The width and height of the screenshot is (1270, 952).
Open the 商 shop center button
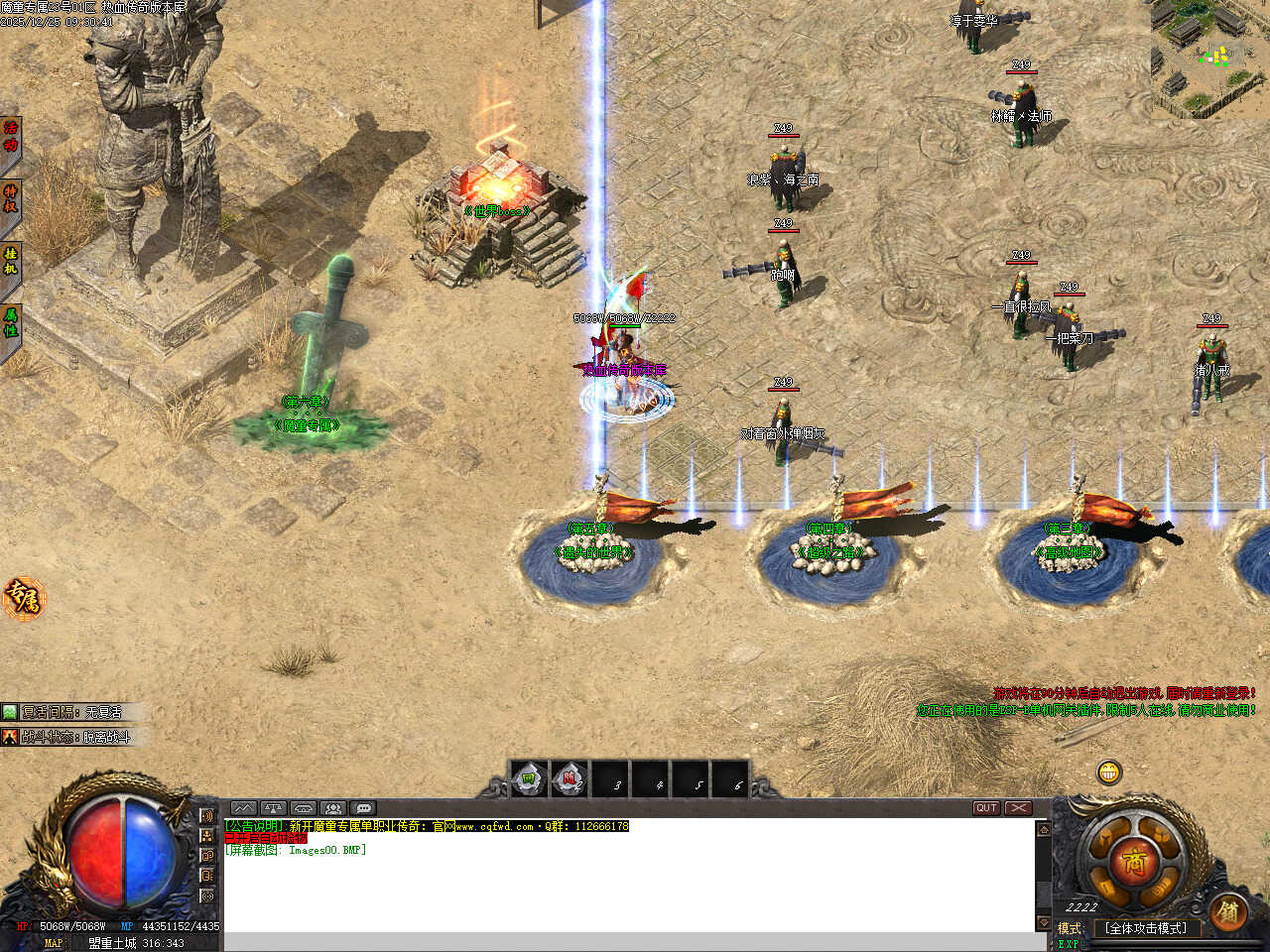coord(1133,861)
